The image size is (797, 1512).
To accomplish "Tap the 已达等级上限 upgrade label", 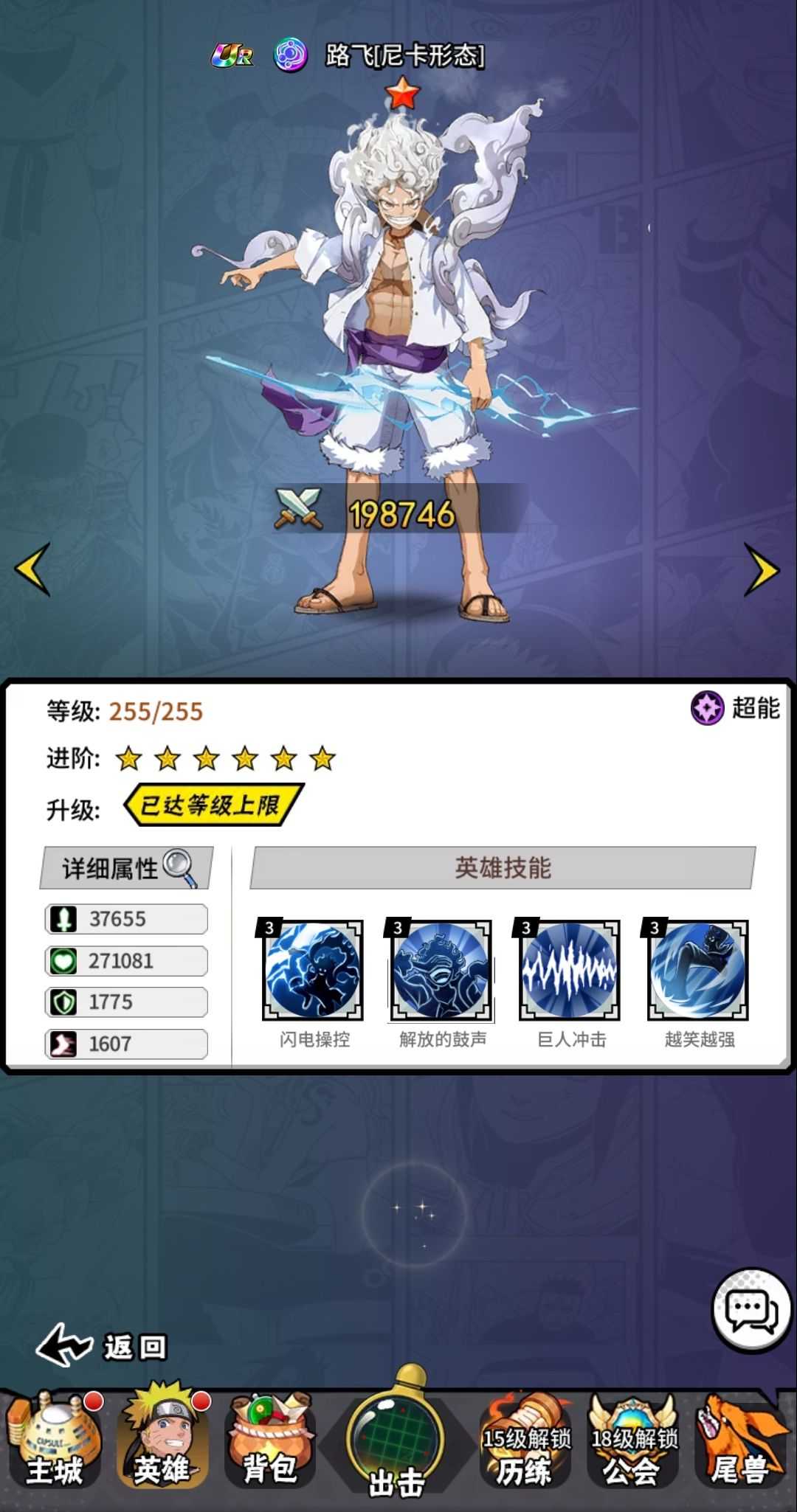I will pyautogui.click(x=213, y=805).
